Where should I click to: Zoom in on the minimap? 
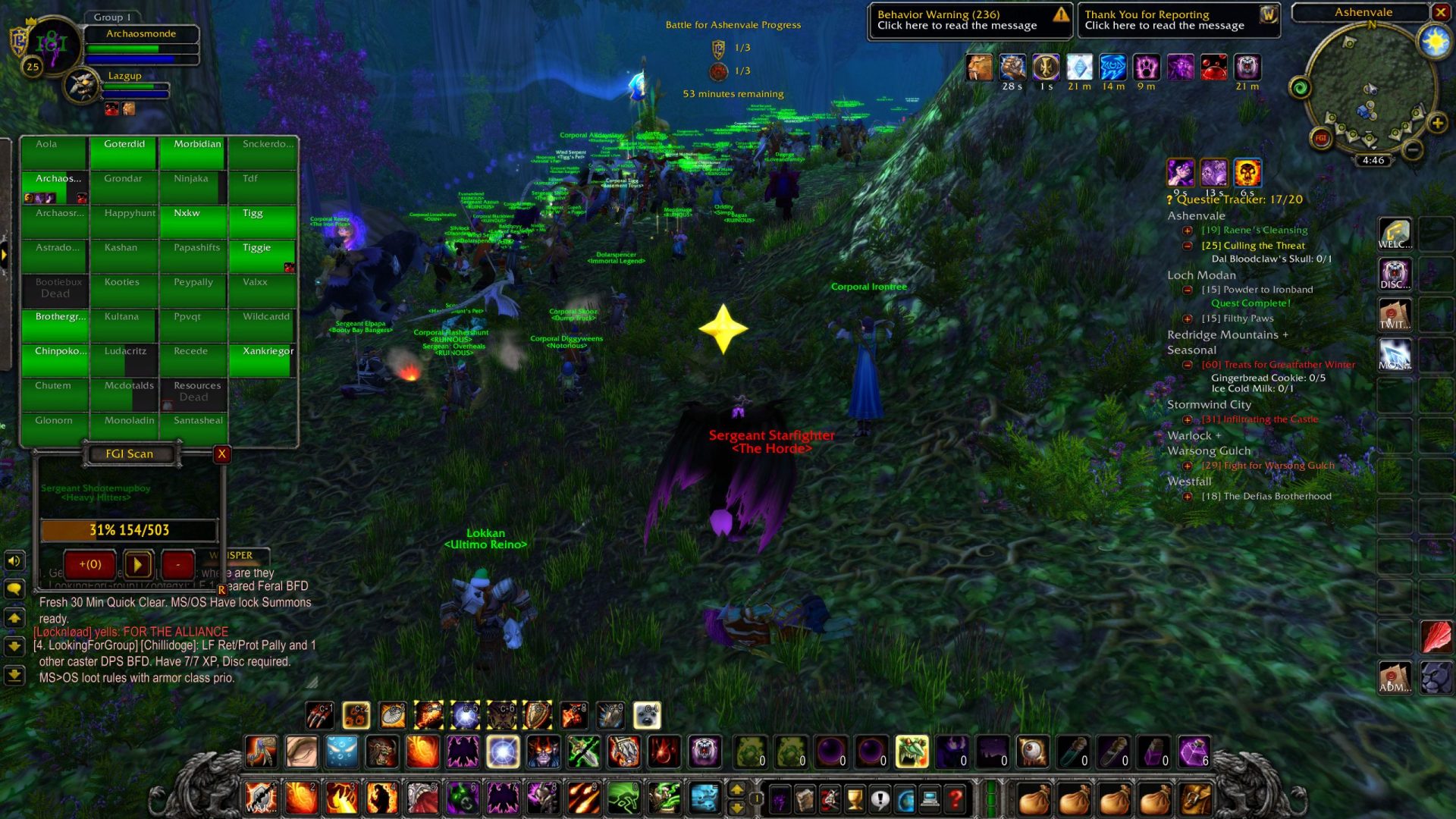click(1437, 123)
